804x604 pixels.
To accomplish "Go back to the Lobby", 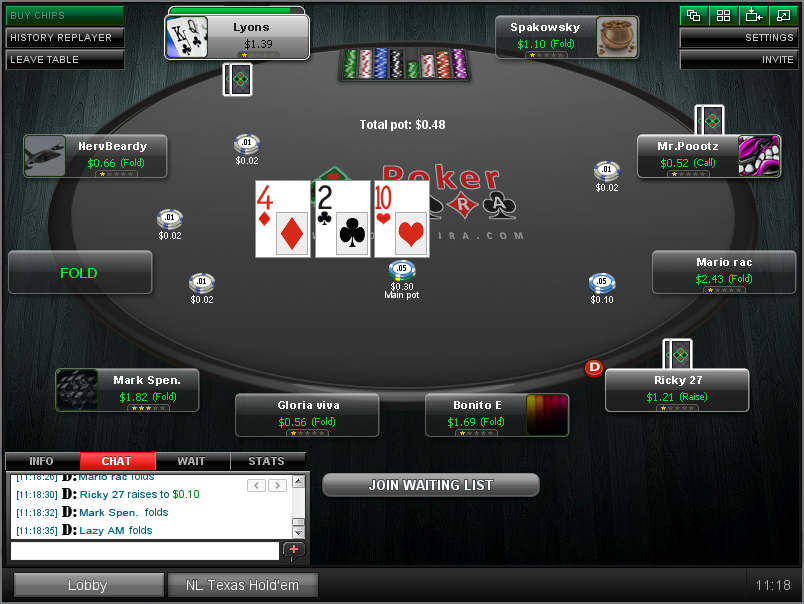I will click(x=87, y=585).
